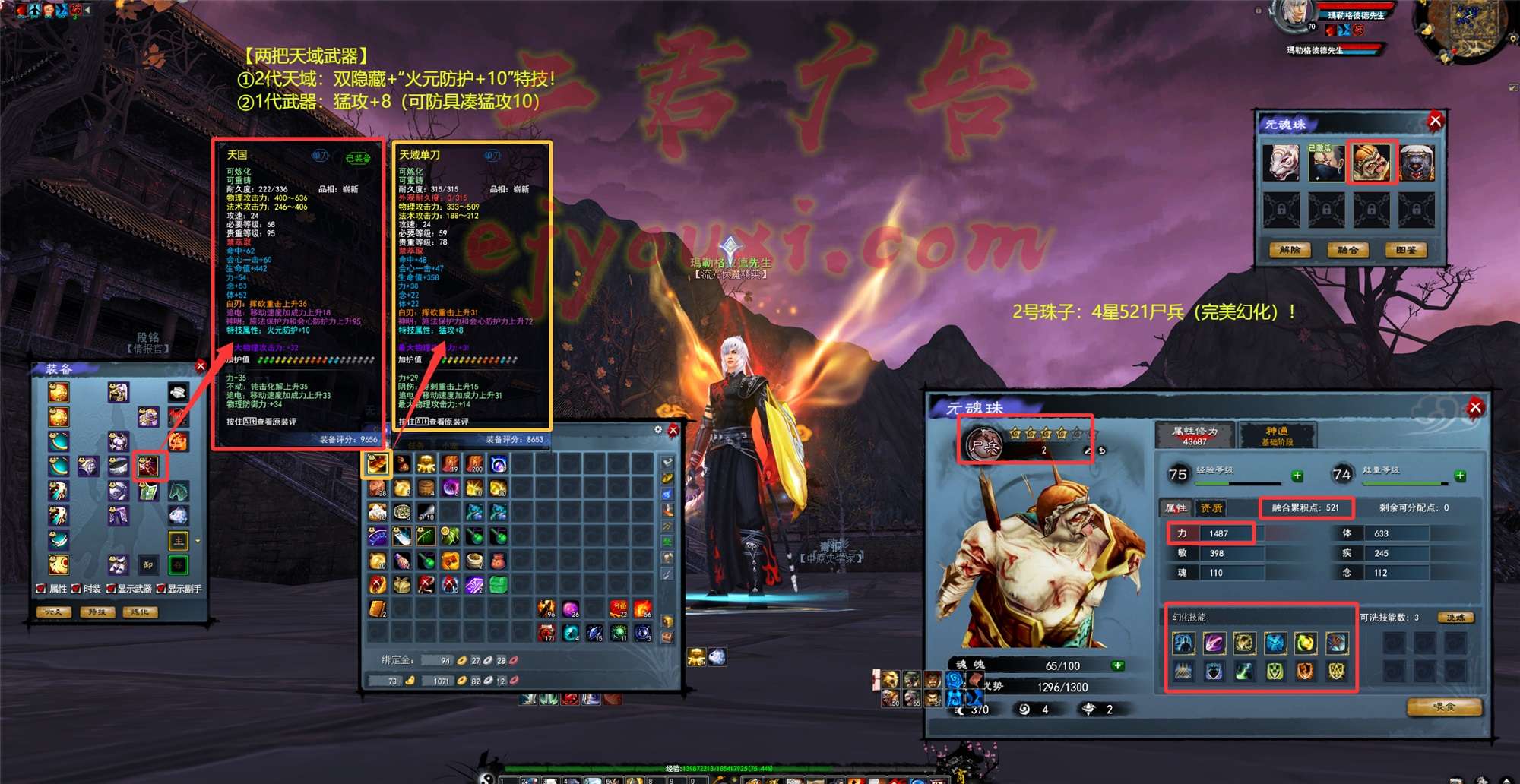
Task: Toggle the 时装 fashion checkbox
Action: pos(77,589)
